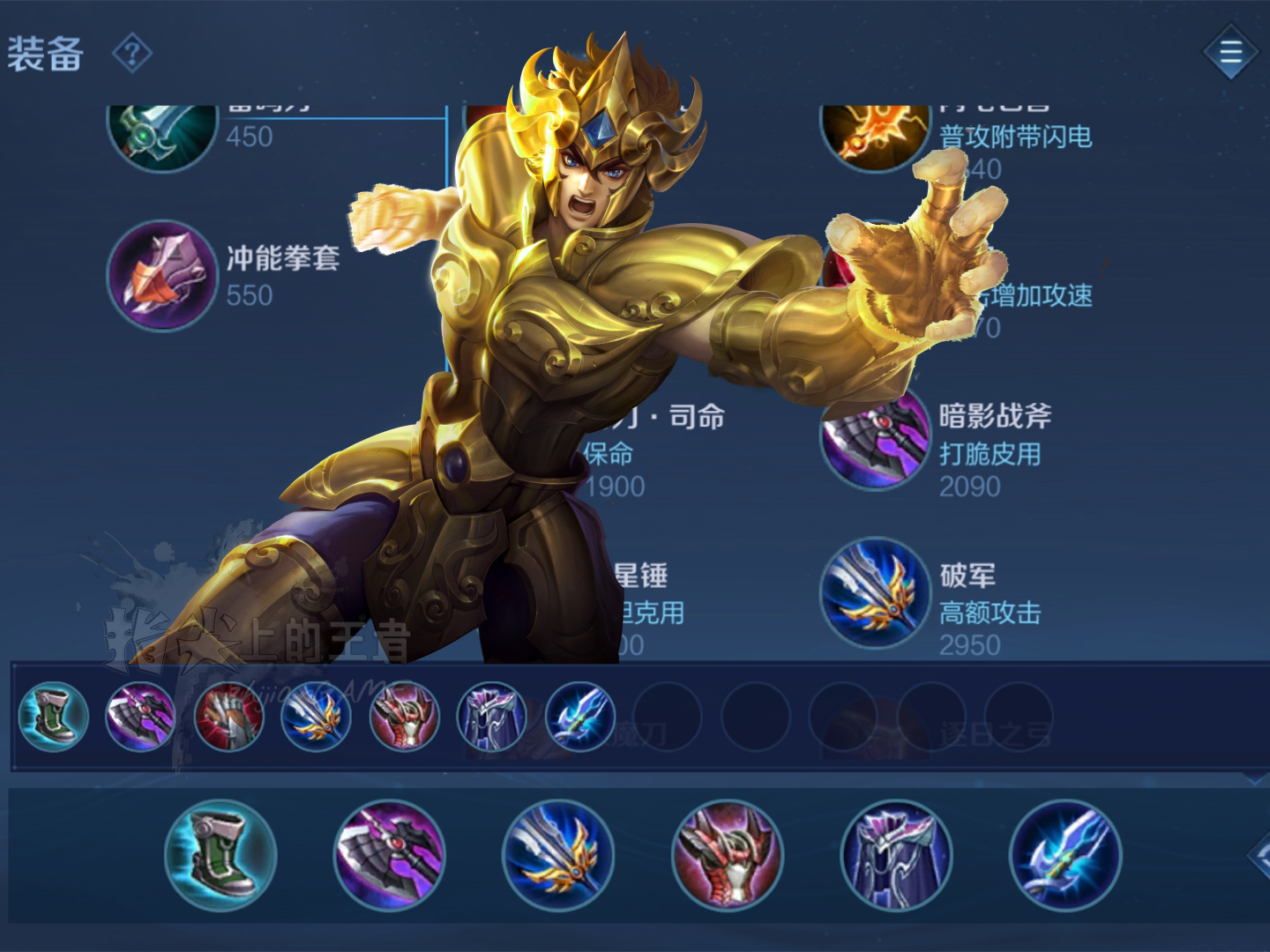Select the teal blade item priced 450
This screenshot has height=952, width=1270.
click(x=161, y=134)
